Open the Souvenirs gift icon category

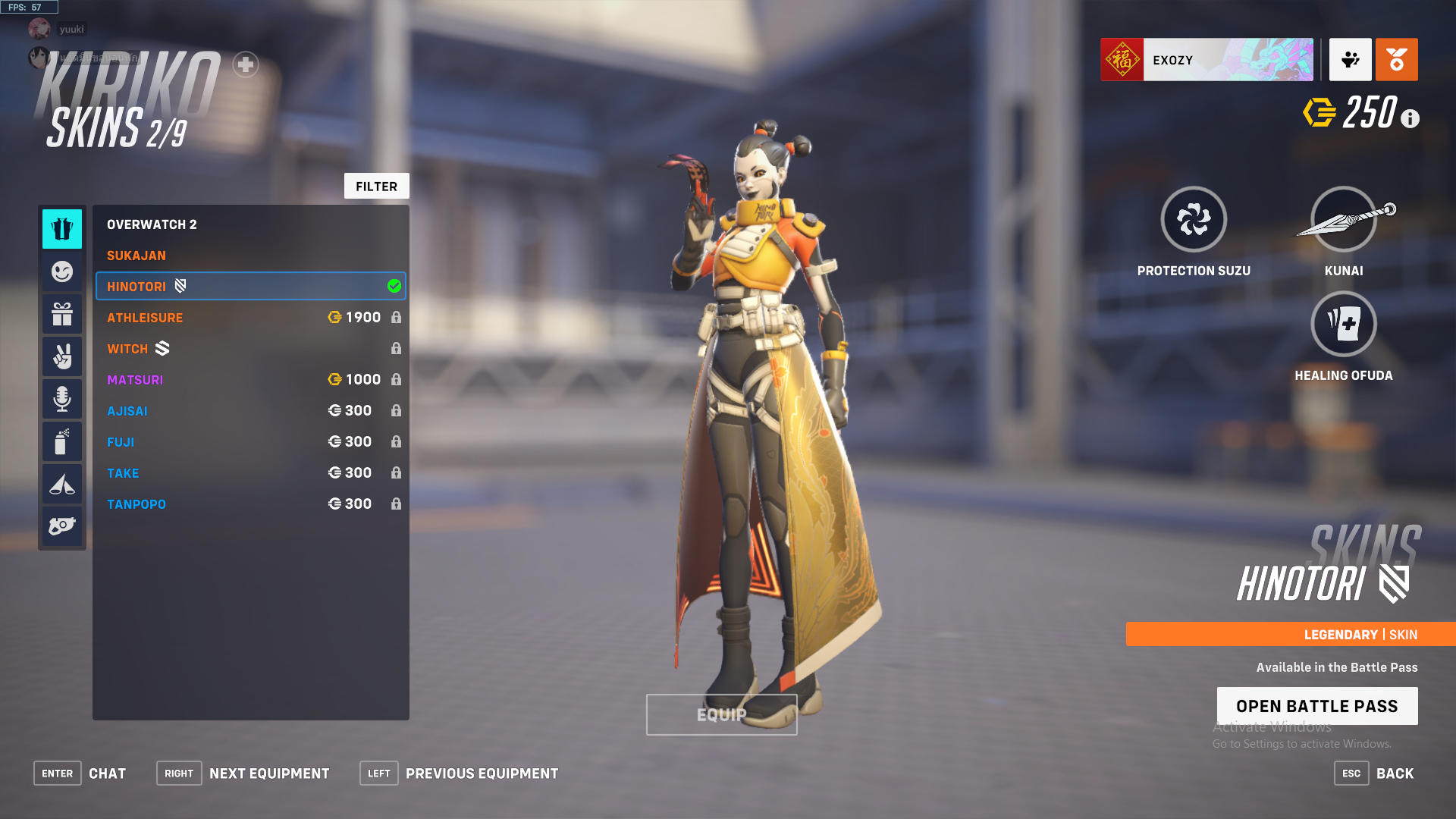[x=62, y=313]
